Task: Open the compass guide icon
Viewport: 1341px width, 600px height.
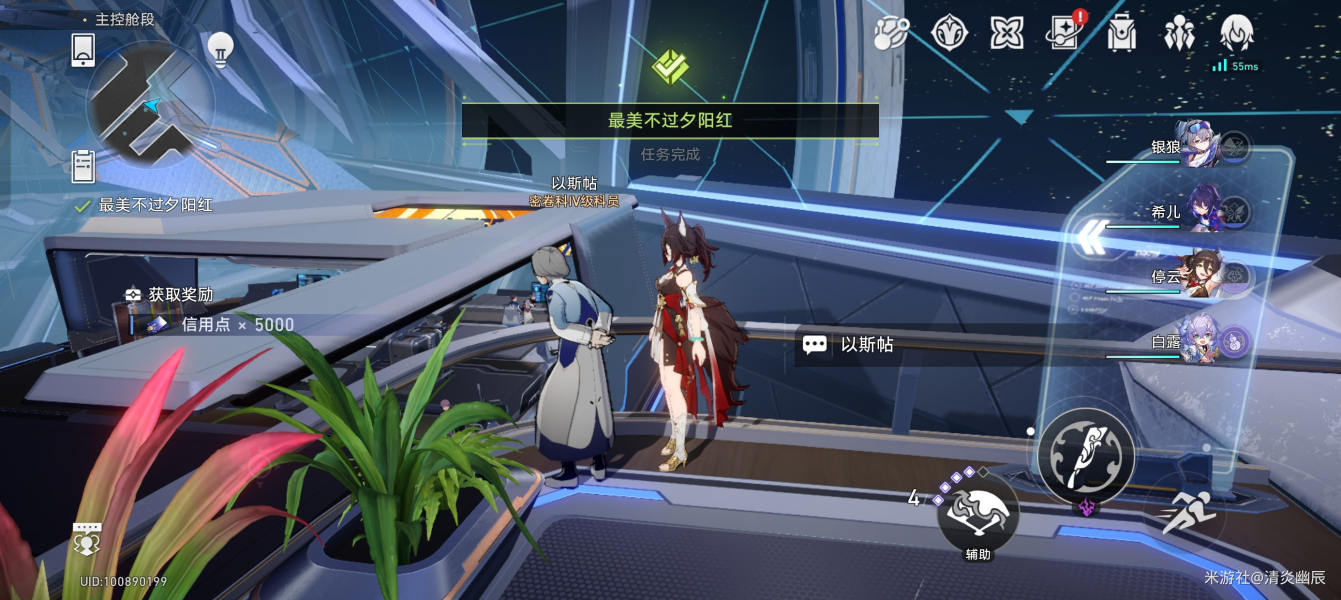Action: (x=949, y=33)
